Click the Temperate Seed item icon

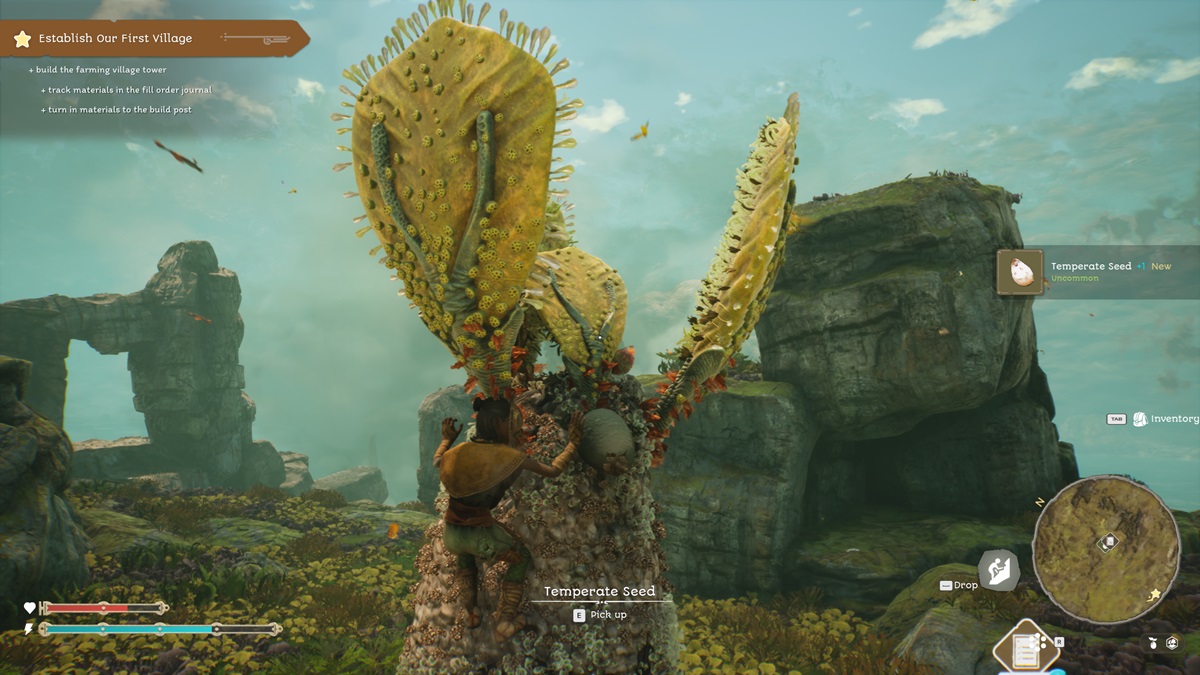[x=1021, y=272]
